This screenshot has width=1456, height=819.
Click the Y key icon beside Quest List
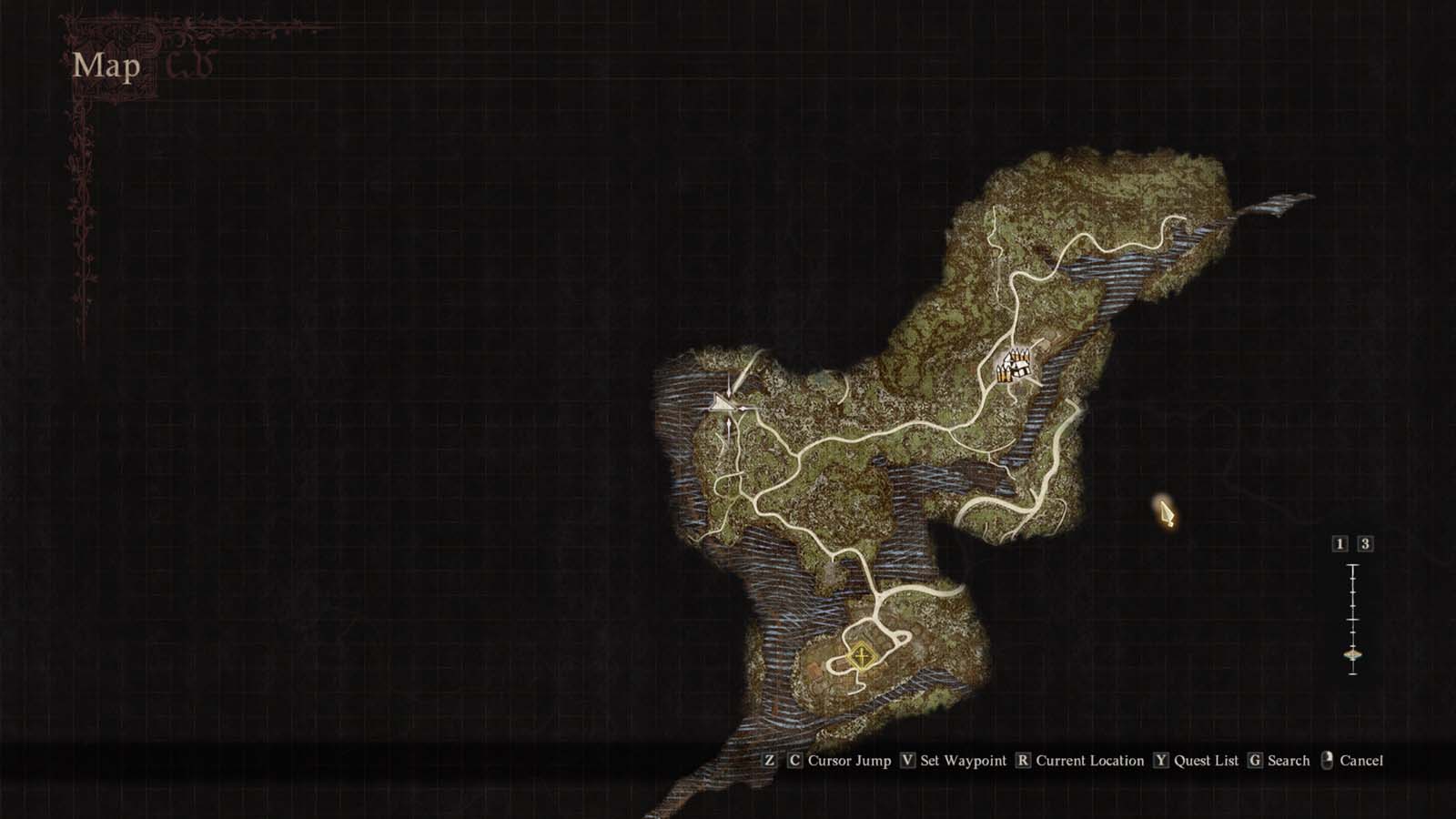click(1161, 760)
